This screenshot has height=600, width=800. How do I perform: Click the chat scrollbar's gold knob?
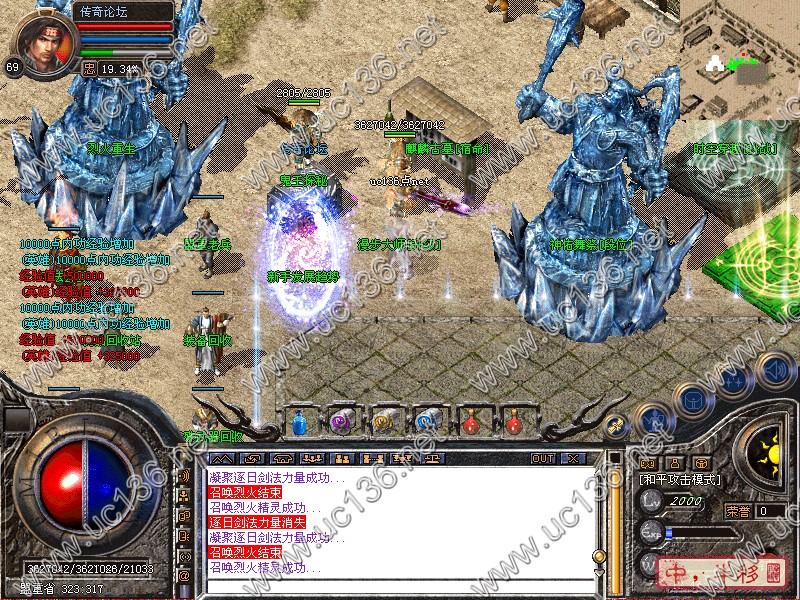tap(599, 556)
